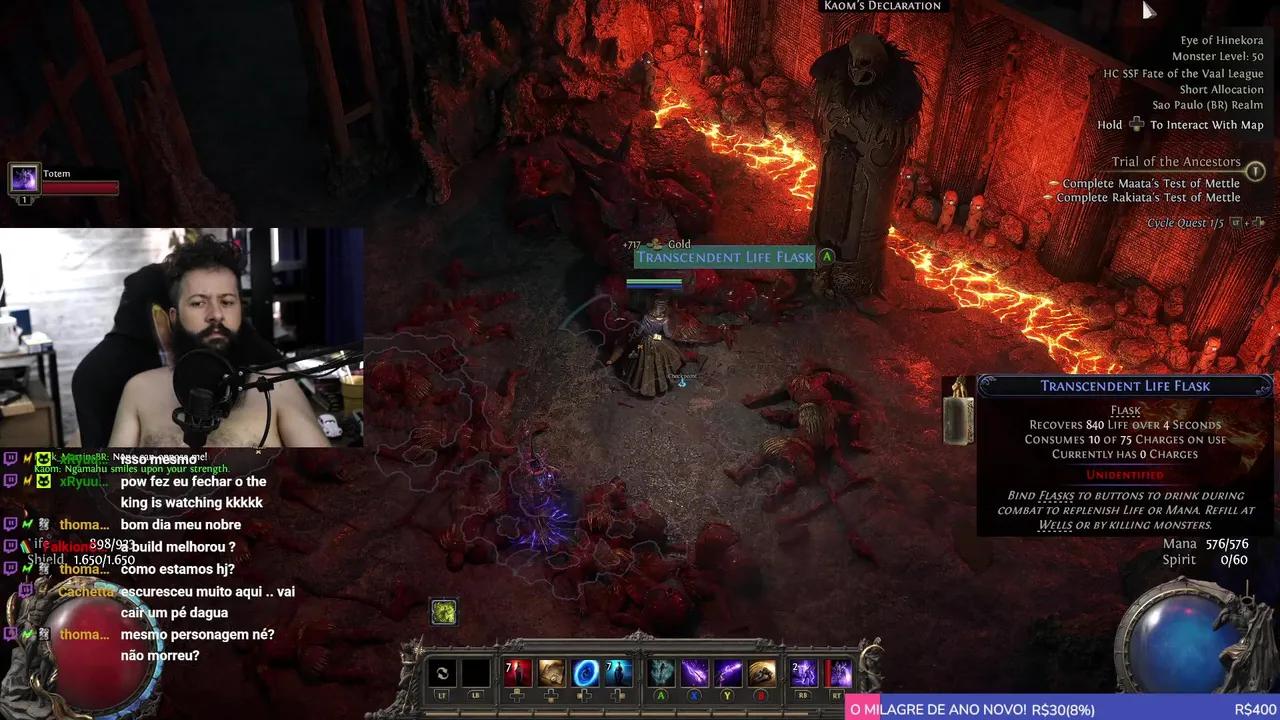
Task: Select the blue portal skill on the action bar
Action: pyautogui.click(x=585, y=673)
